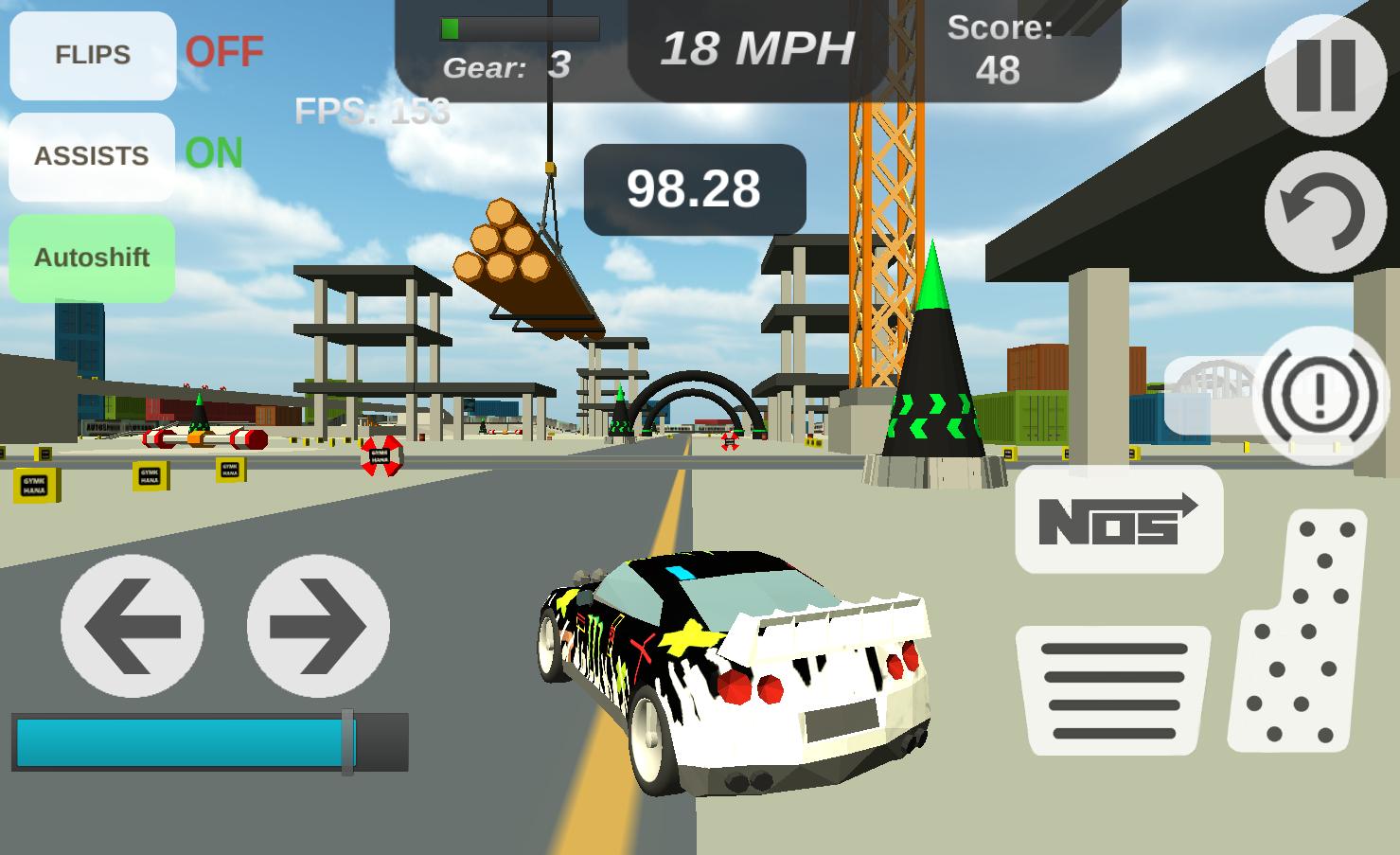Tap the green checkpoint cone marker

tap(932, 360)
